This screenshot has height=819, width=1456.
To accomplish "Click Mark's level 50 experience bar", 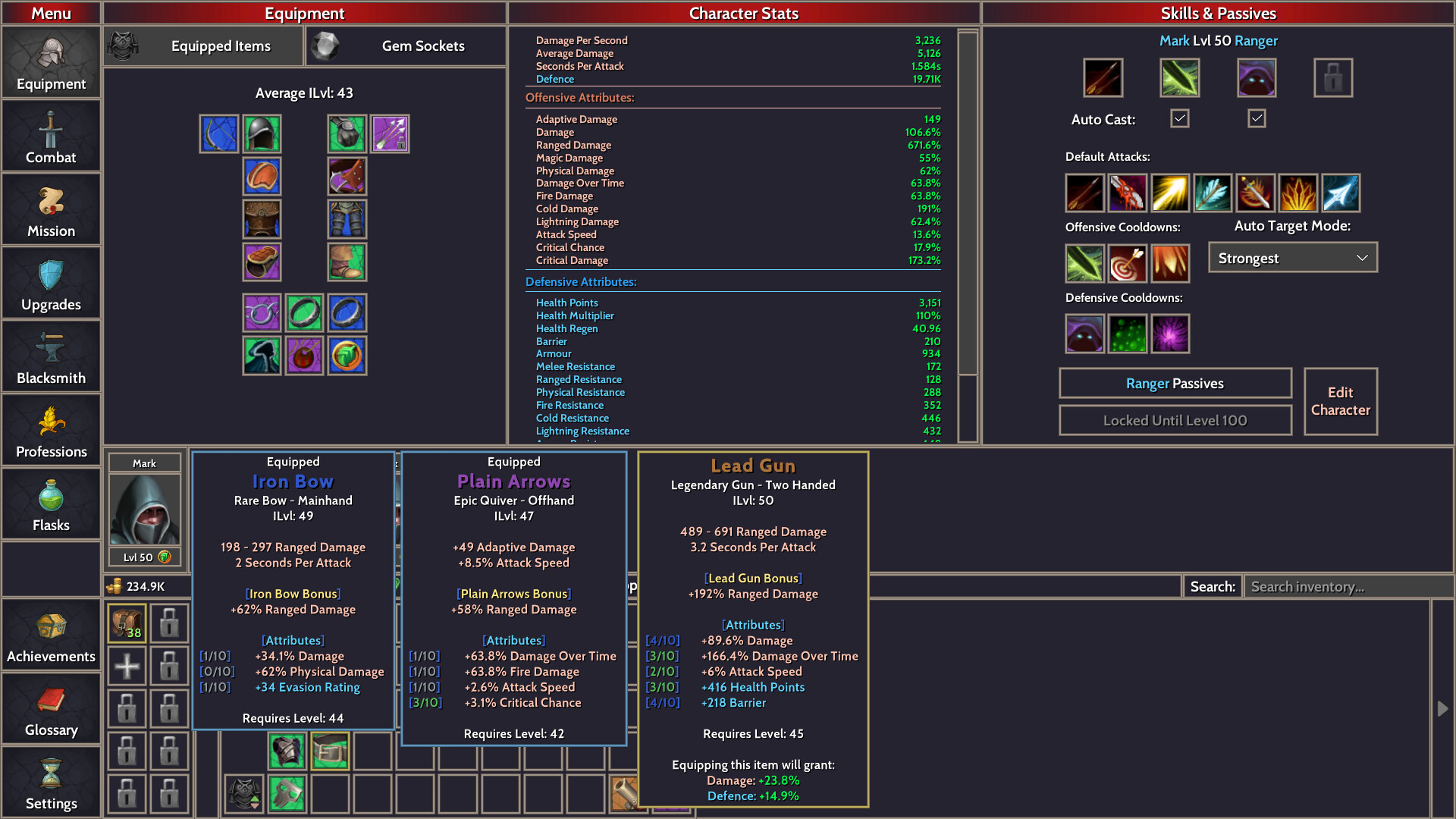I will [x=144, y=556].
